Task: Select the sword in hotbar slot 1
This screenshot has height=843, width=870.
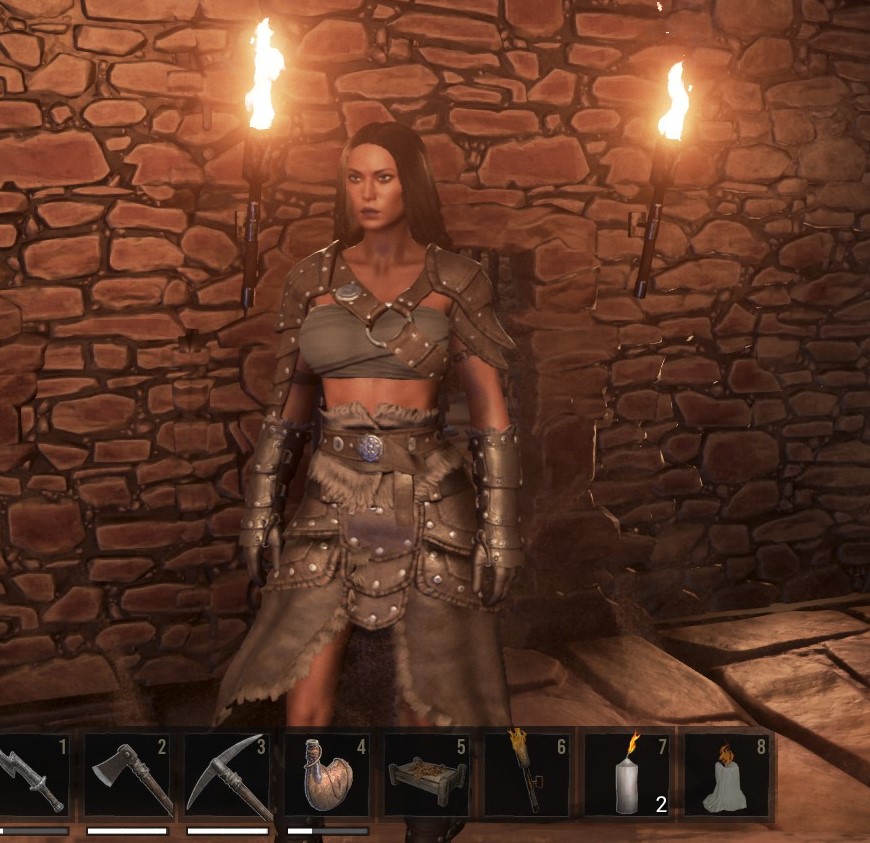Action: point(30,777)
